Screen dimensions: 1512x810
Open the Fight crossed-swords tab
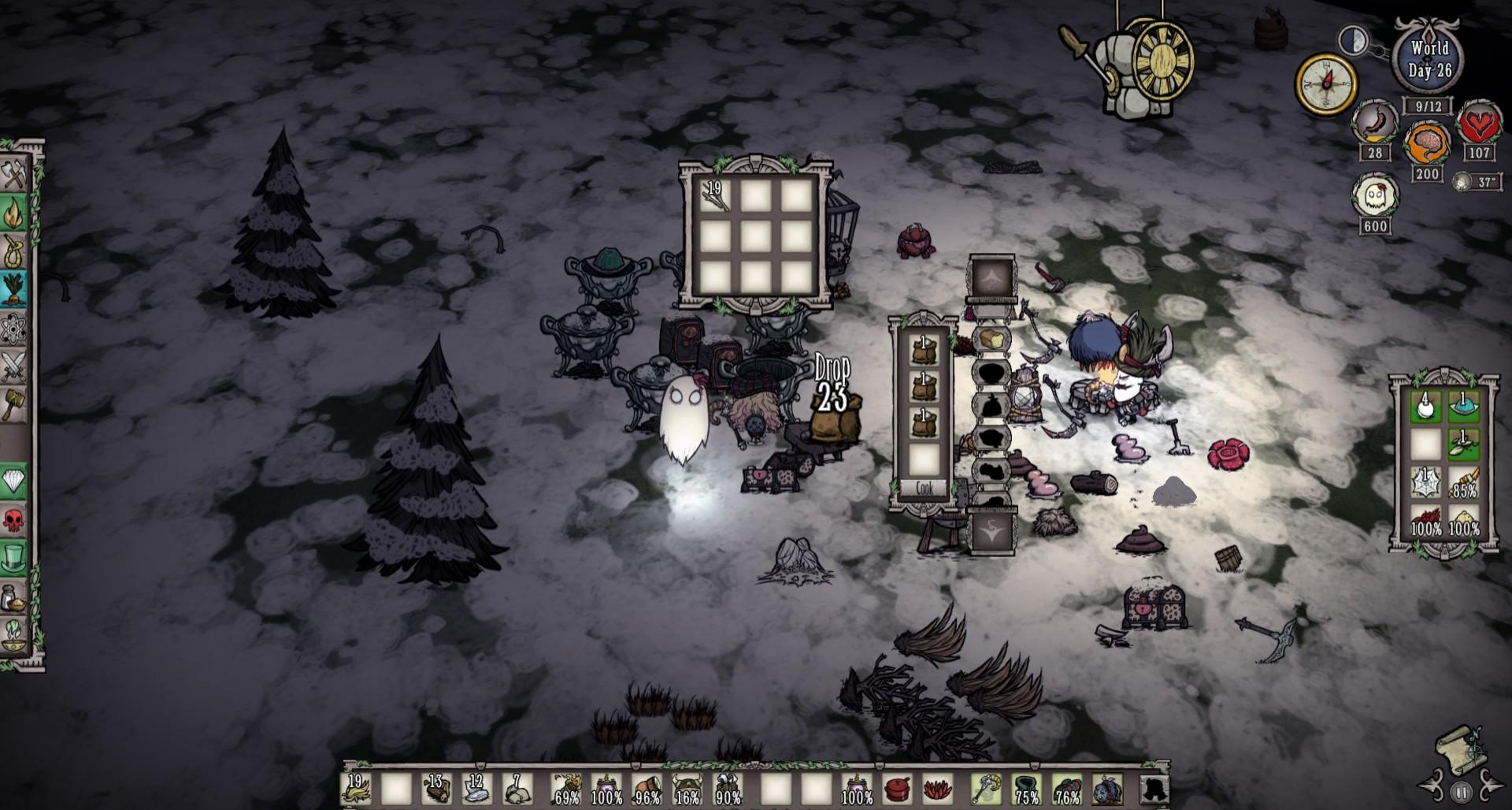pos(15,366)
